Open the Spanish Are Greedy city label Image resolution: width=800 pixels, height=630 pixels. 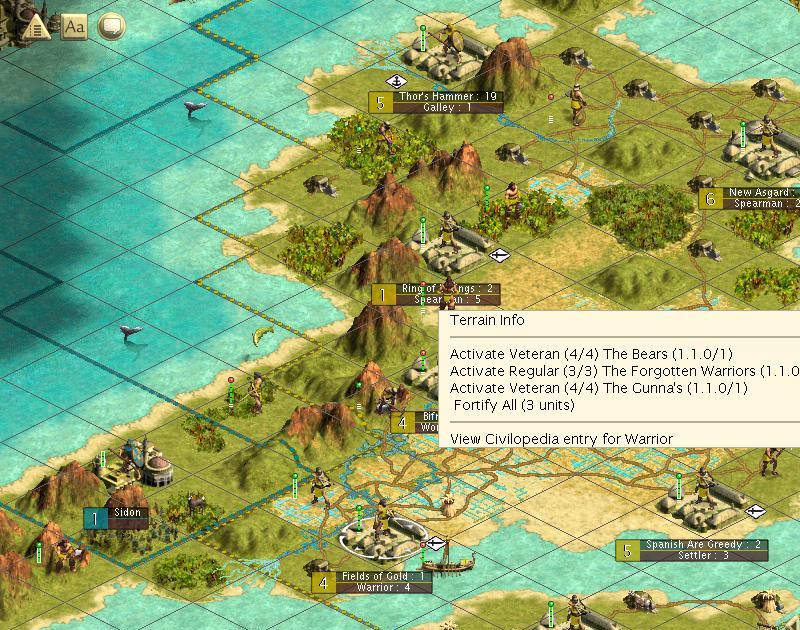click(x=702, y=545)
